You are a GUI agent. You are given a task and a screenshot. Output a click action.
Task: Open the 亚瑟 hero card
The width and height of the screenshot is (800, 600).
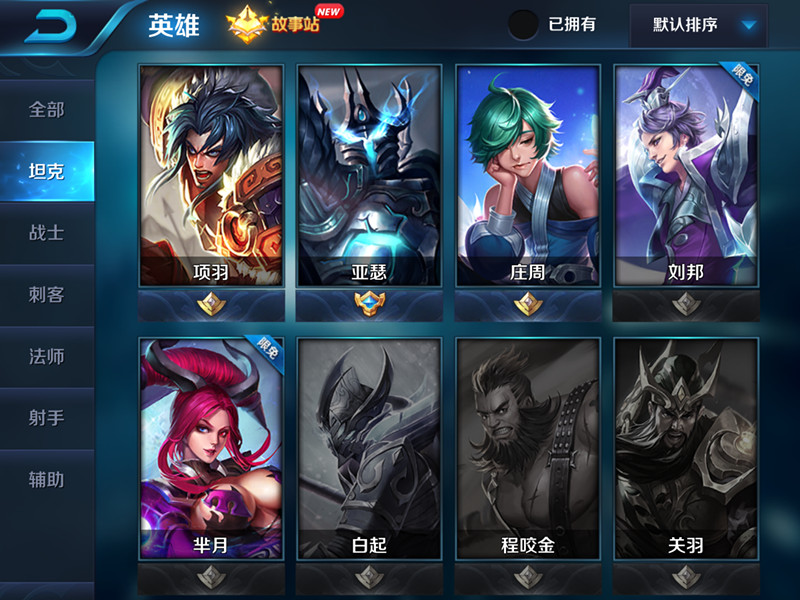pos(369,177)
